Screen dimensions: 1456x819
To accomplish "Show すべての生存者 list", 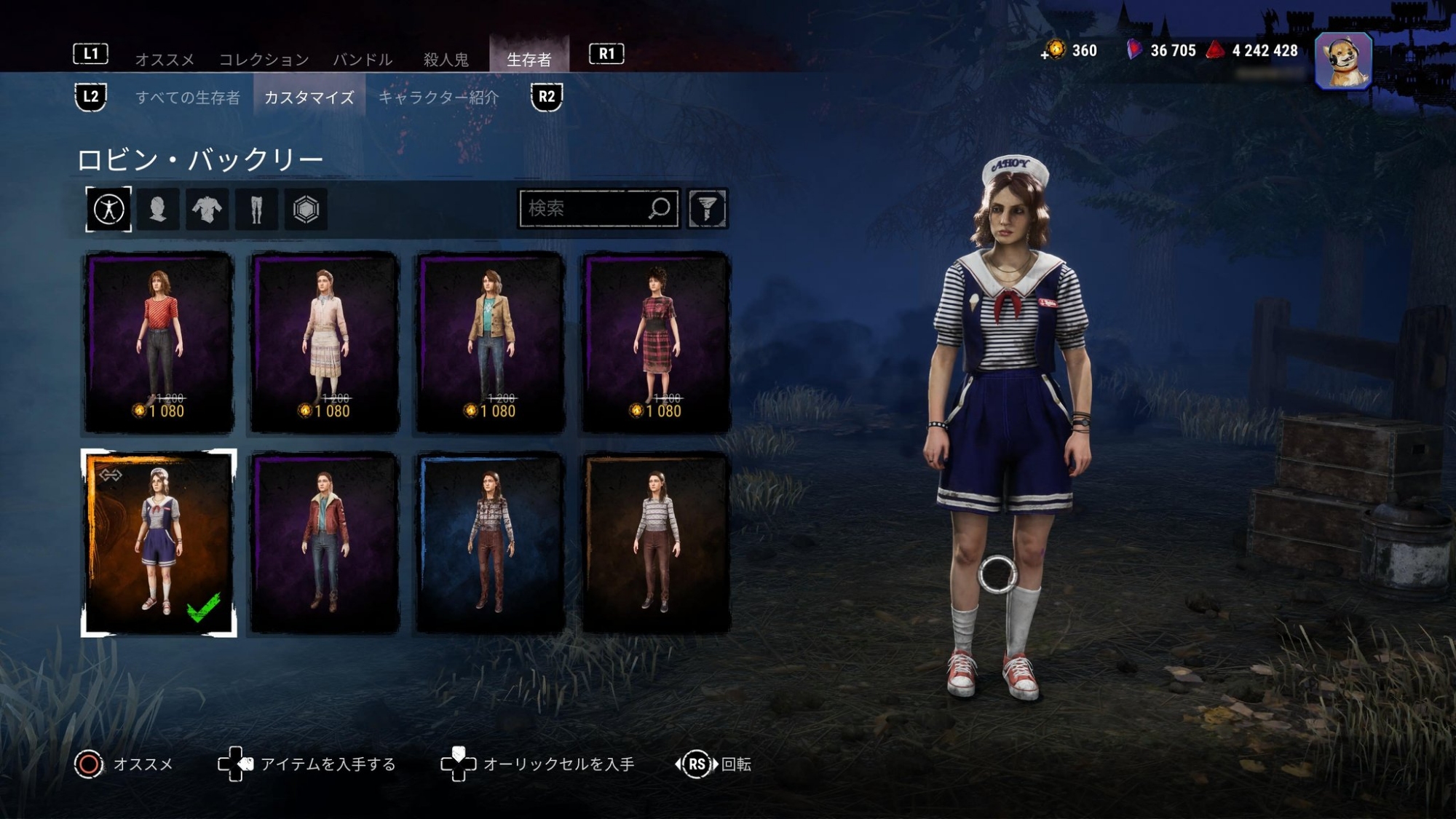I will (188, 98).
